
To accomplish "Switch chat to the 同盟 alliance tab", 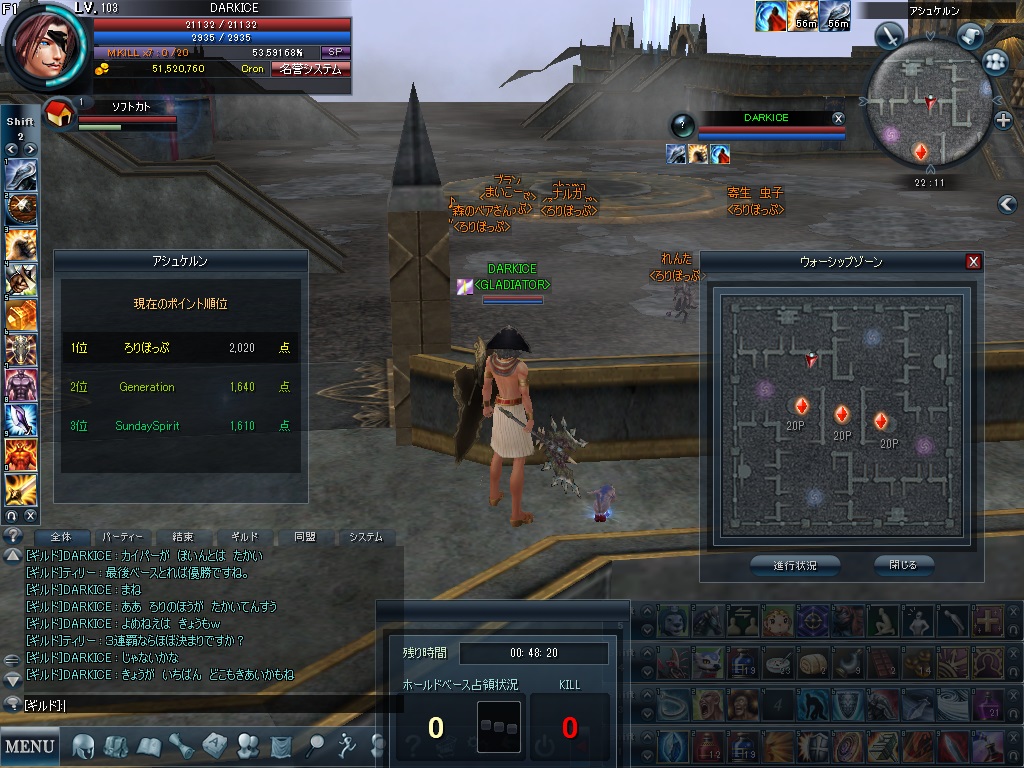I will tap(305, 537).
